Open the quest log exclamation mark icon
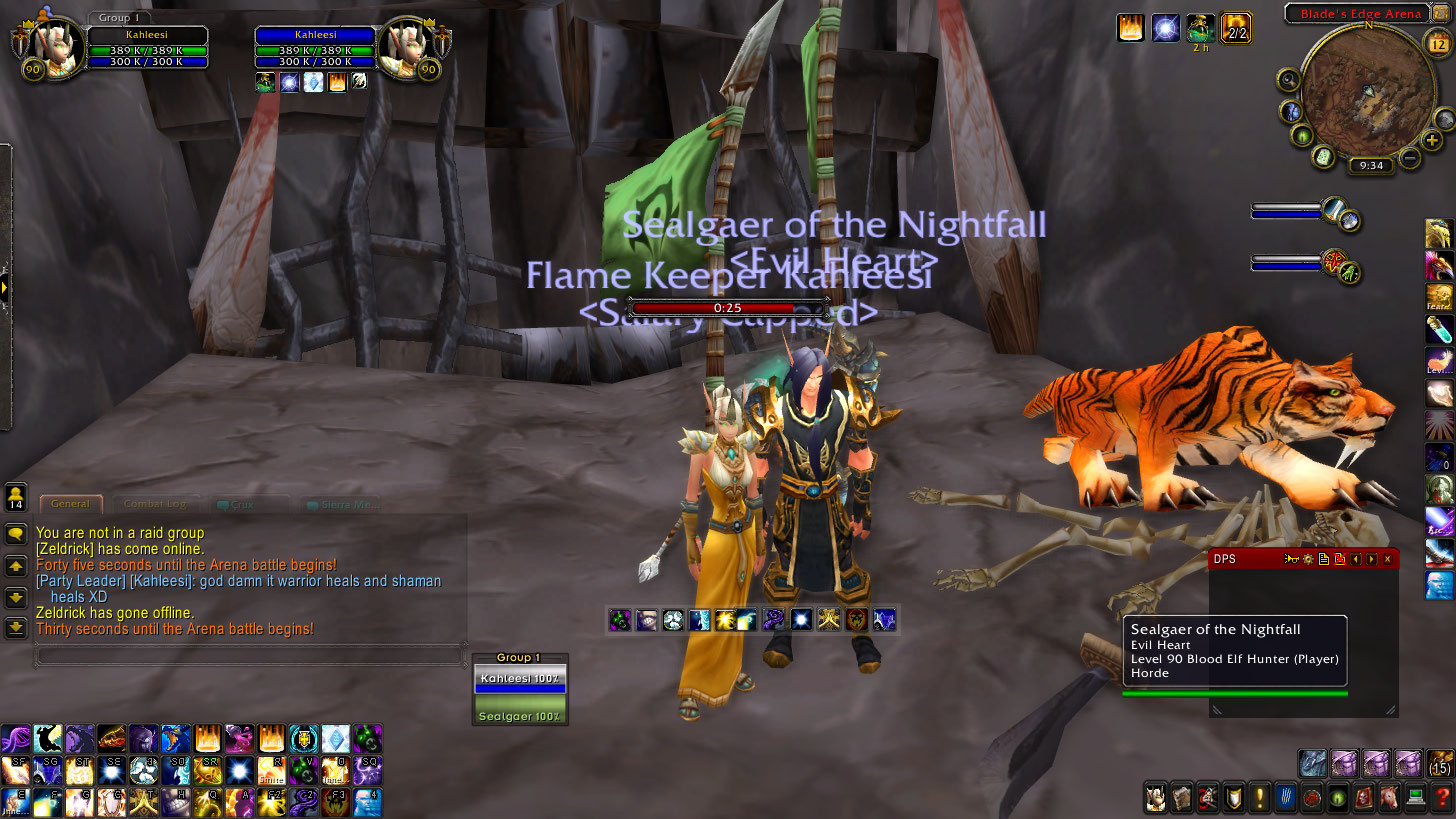Image resolution: width=1456 pixels, height=819 pixels. point(1259,798)
